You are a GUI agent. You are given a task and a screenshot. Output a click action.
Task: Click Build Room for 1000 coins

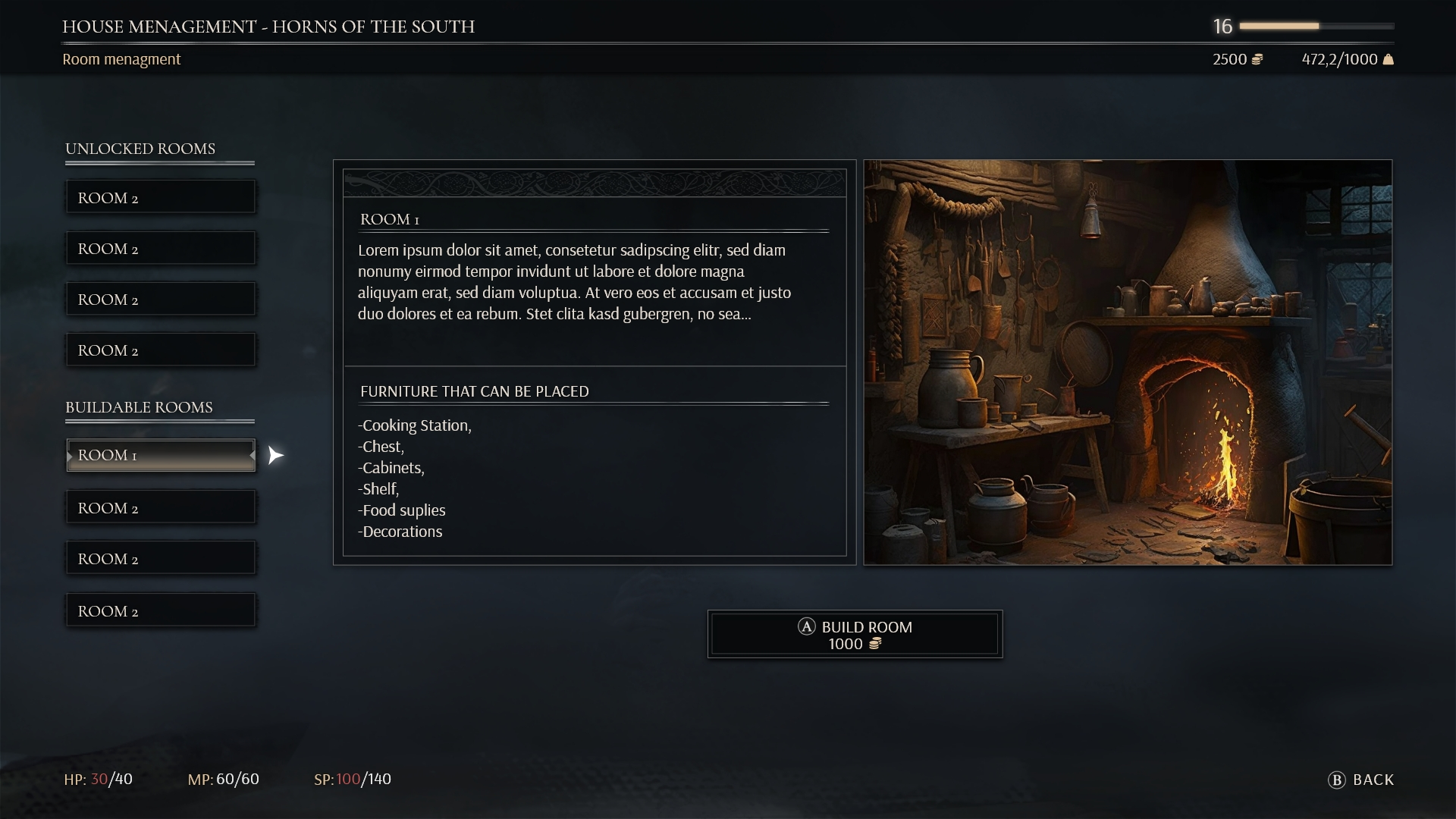[855, 635]
